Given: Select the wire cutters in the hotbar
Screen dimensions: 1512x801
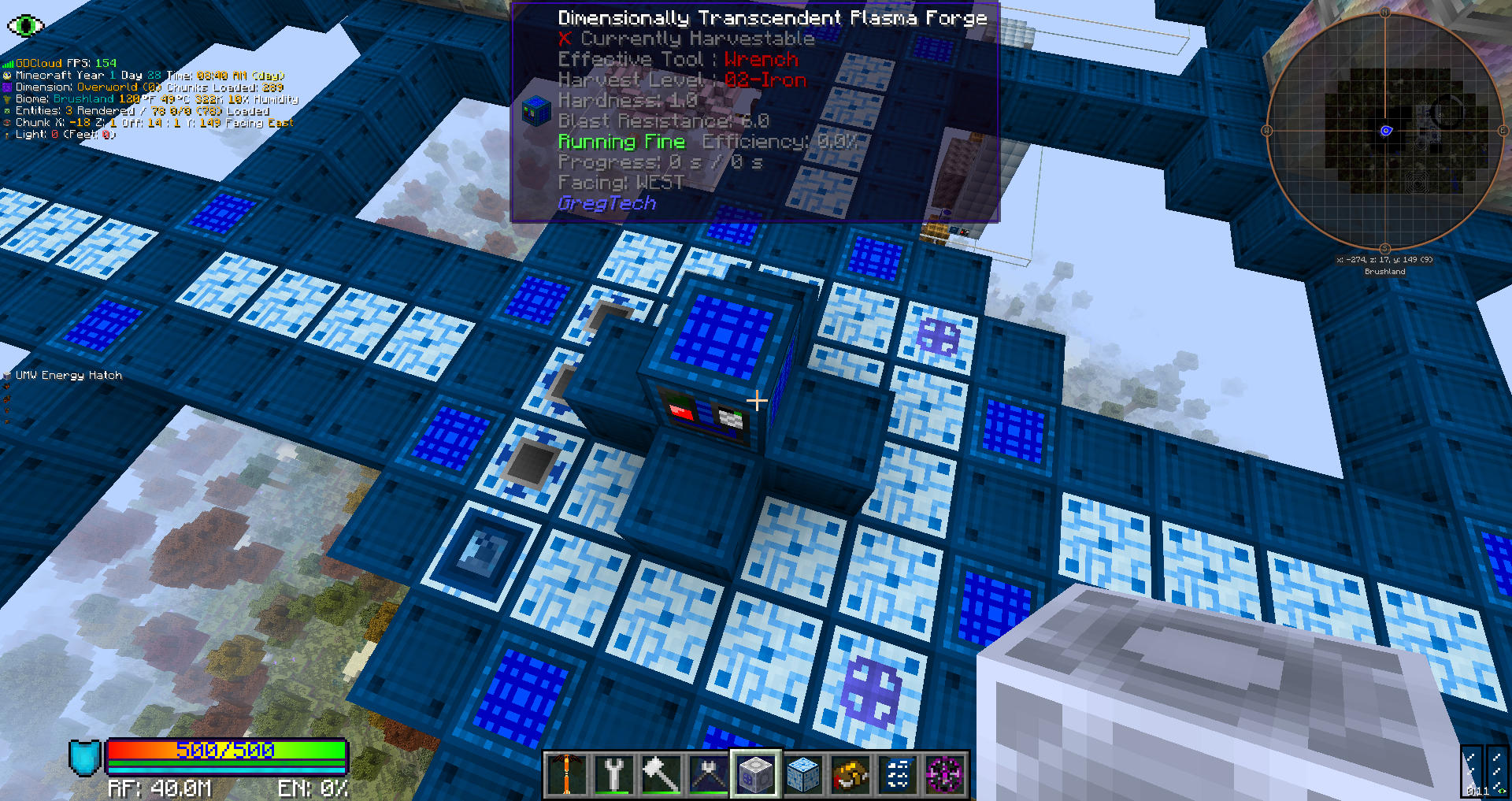Looking at the screenshot, I should click(708, 774).
